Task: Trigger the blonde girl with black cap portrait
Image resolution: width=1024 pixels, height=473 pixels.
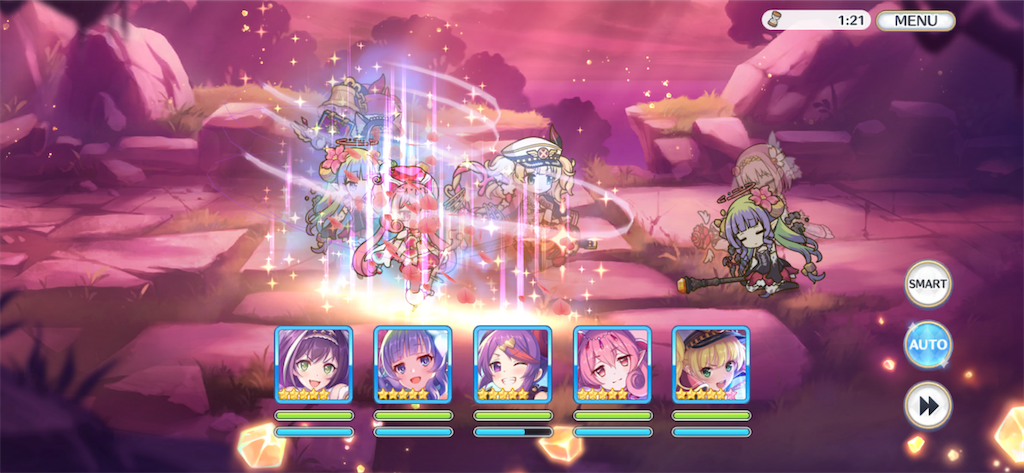Action: pyautogui.click(x=711, y=364)
